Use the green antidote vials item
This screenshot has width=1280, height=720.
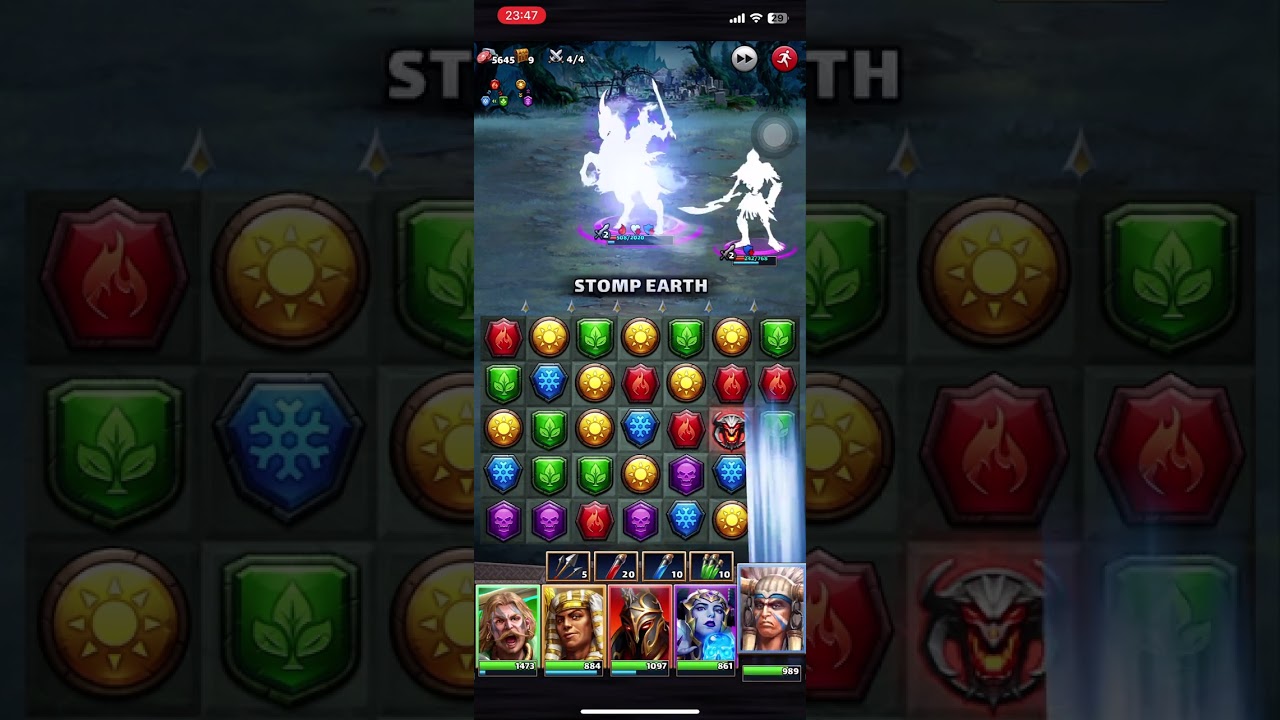point(711,567)
